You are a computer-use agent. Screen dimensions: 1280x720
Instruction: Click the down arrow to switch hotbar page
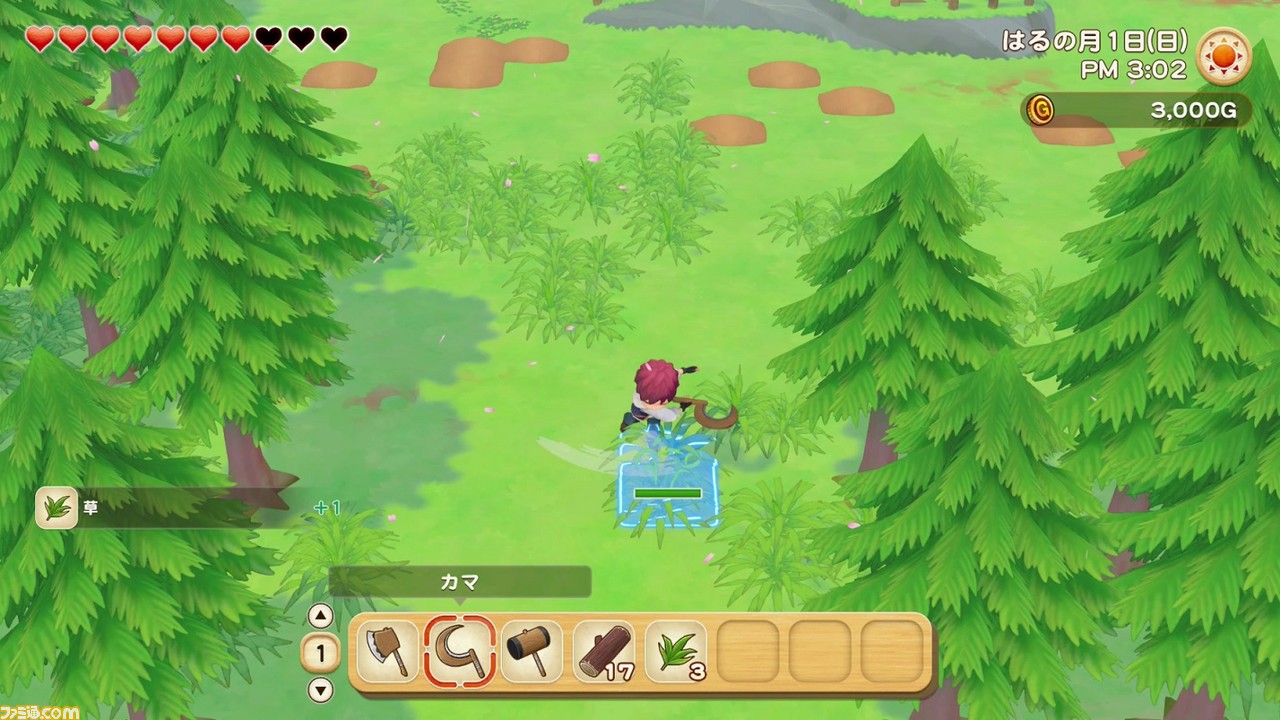coord(322,689)
